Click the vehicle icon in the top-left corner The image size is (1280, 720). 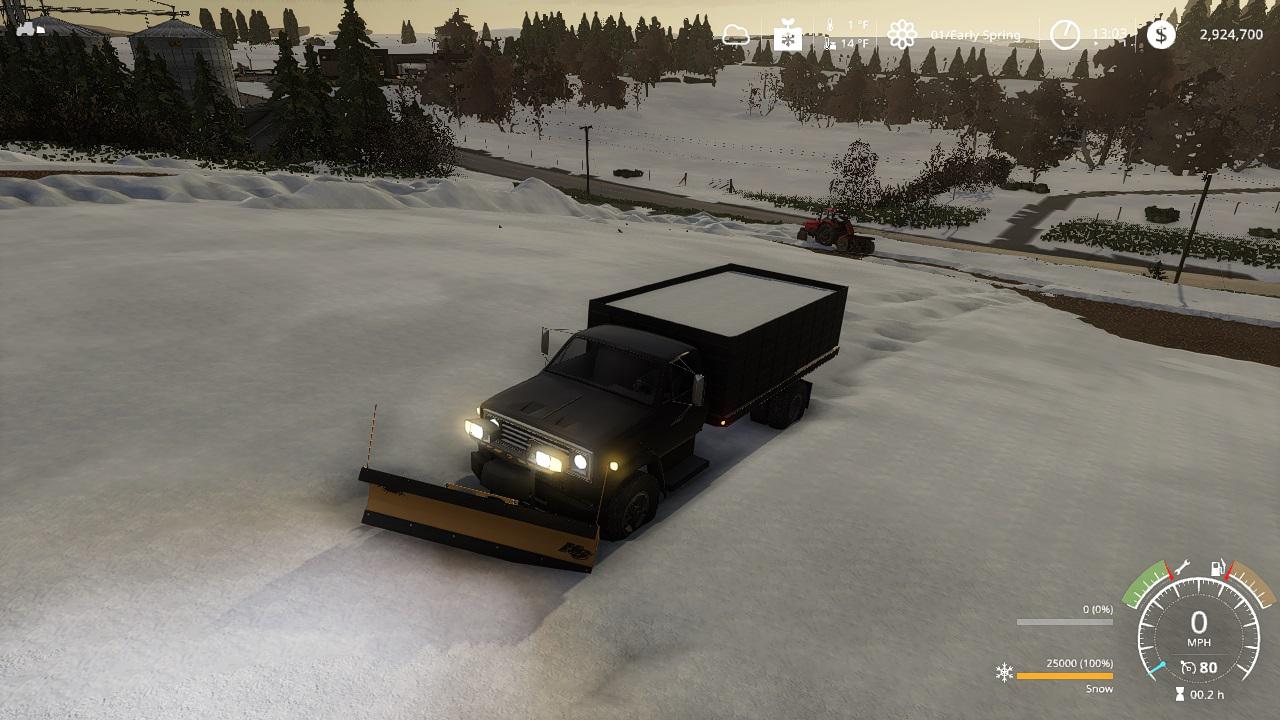point(30,28)
